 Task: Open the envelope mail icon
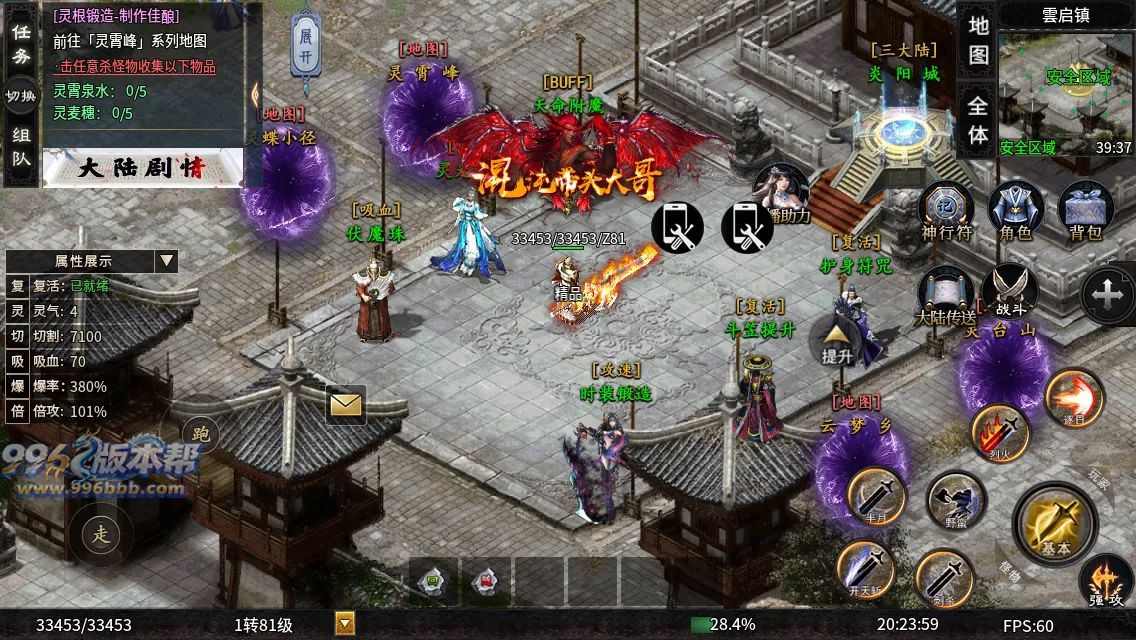(x=346, y=404)
